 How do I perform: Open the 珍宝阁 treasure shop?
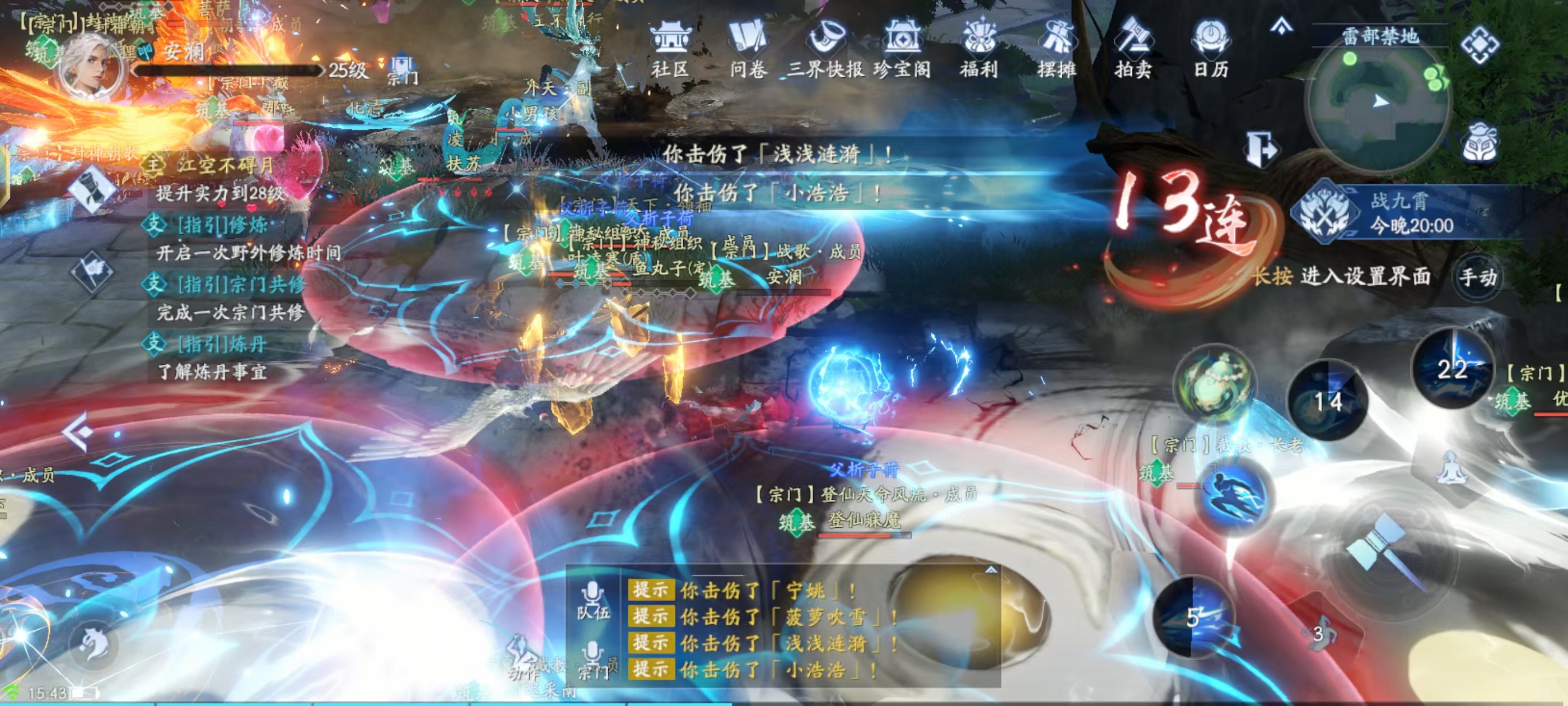(x=902, y=48)
